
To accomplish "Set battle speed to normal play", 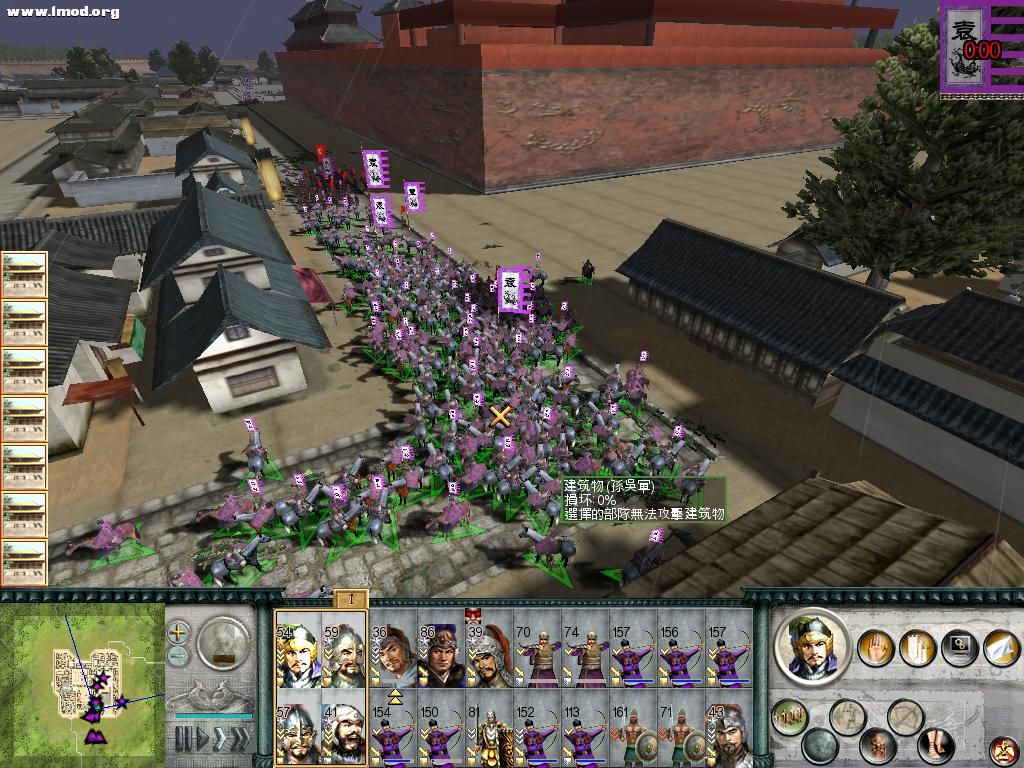I will (205, 740).
